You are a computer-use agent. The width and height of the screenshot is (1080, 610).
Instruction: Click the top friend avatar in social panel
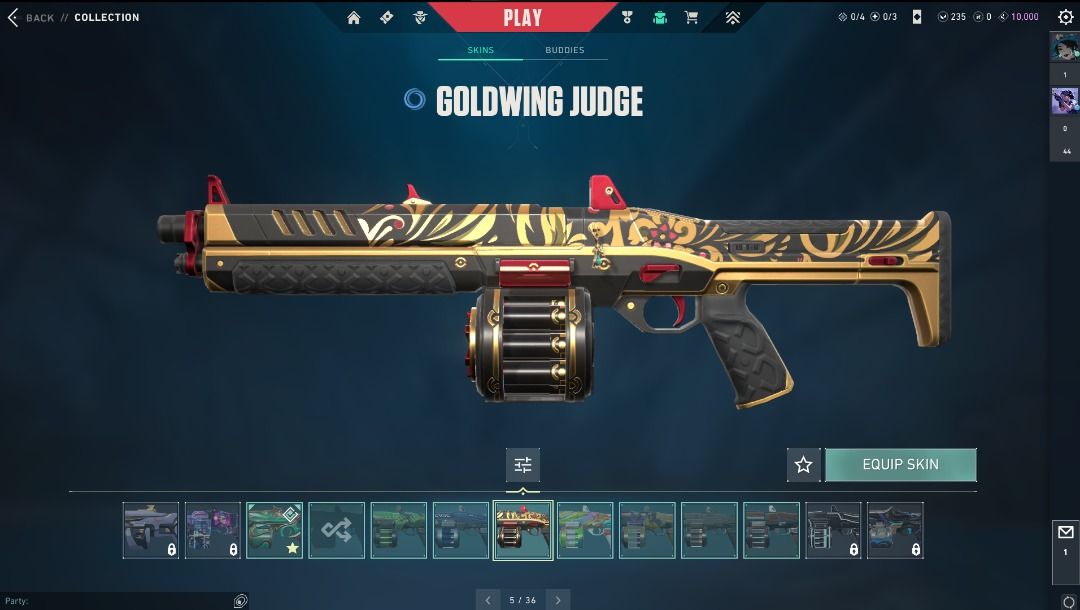[x=1063, y=47]
